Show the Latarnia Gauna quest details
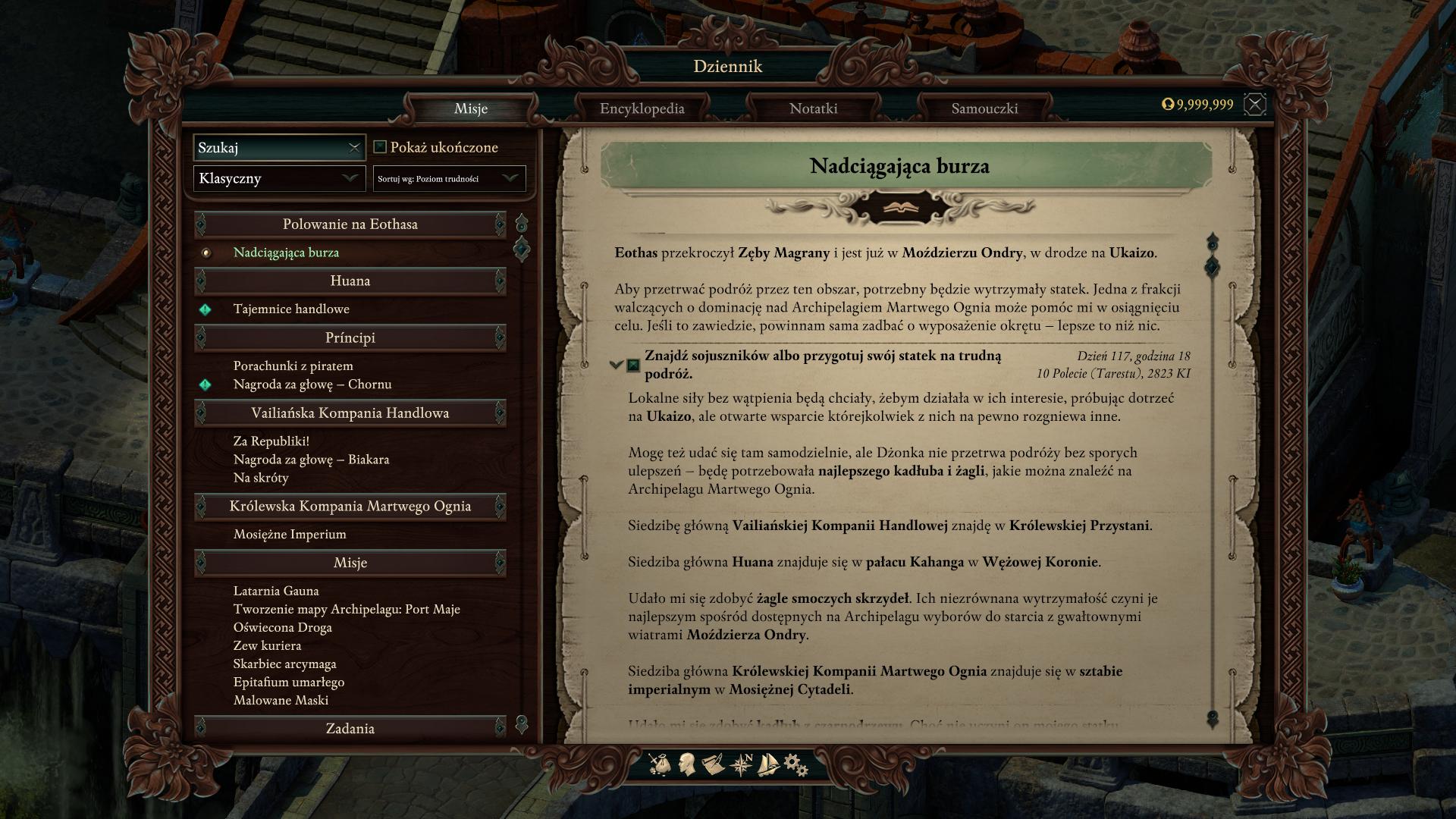 (276, 591)
